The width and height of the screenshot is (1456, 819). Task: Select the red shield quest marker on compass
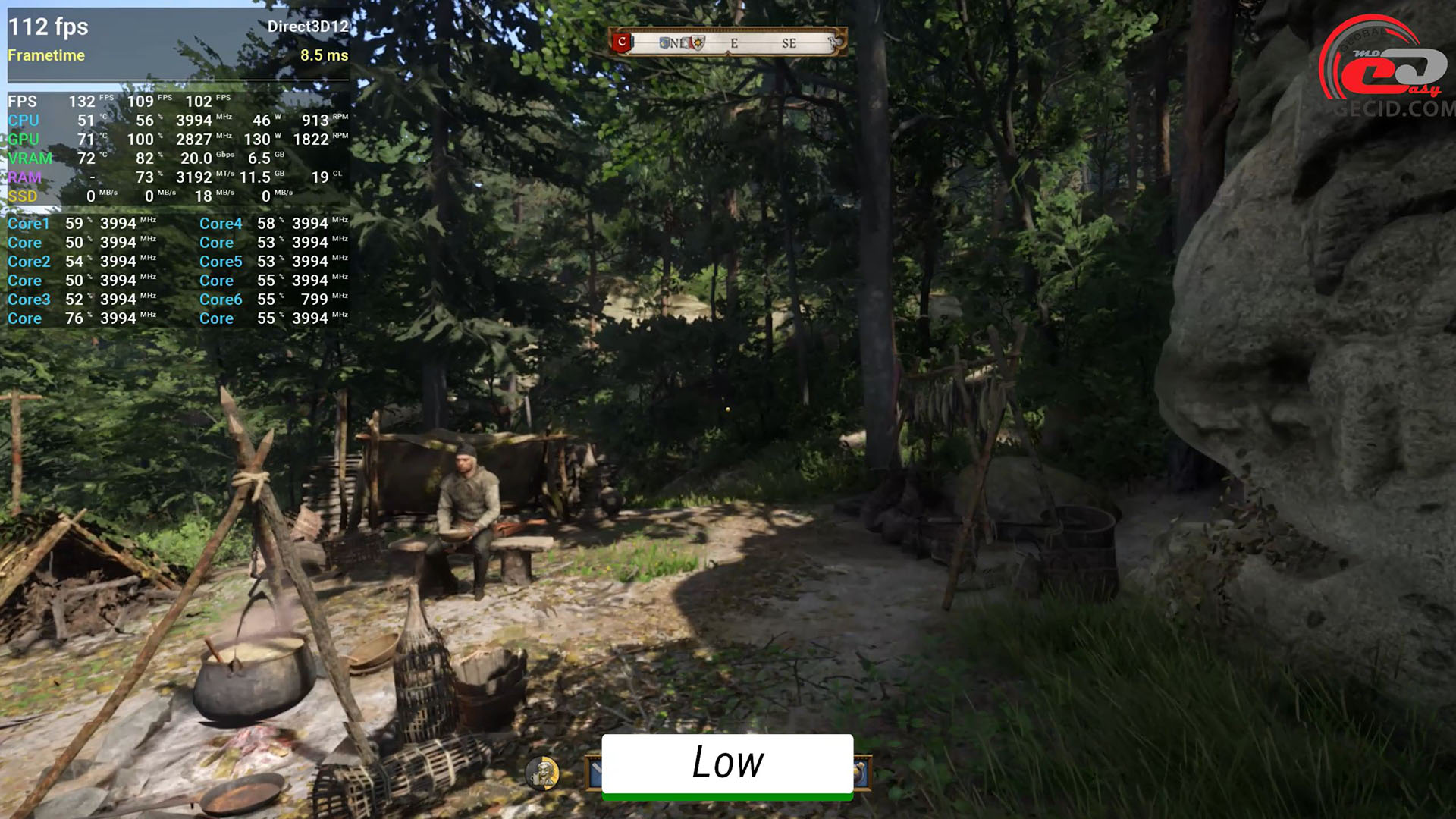pyautogui.click(x=623, y=42)
